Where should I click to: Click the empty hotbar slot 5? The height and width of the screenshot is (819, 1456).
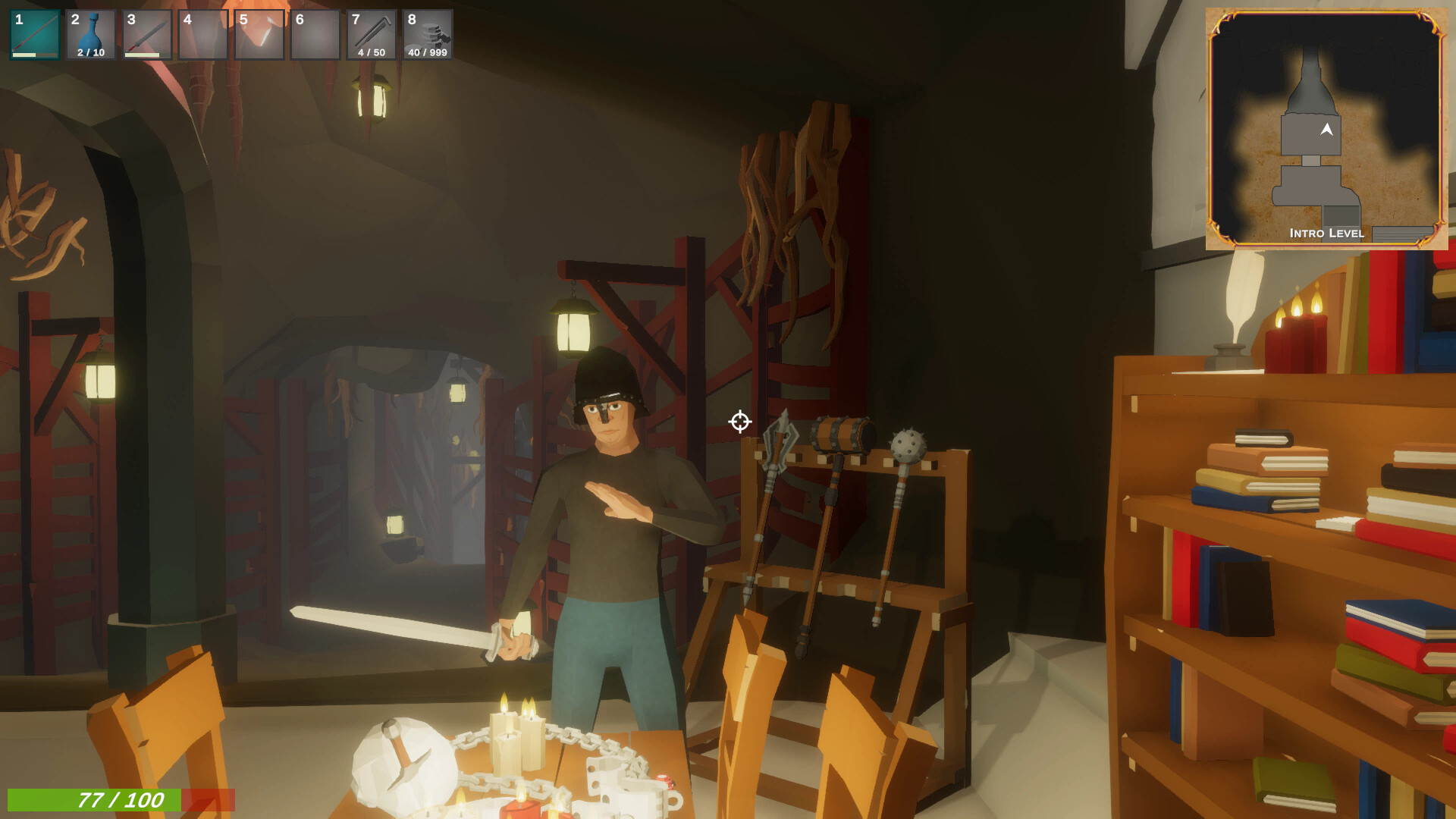(258, 32)
